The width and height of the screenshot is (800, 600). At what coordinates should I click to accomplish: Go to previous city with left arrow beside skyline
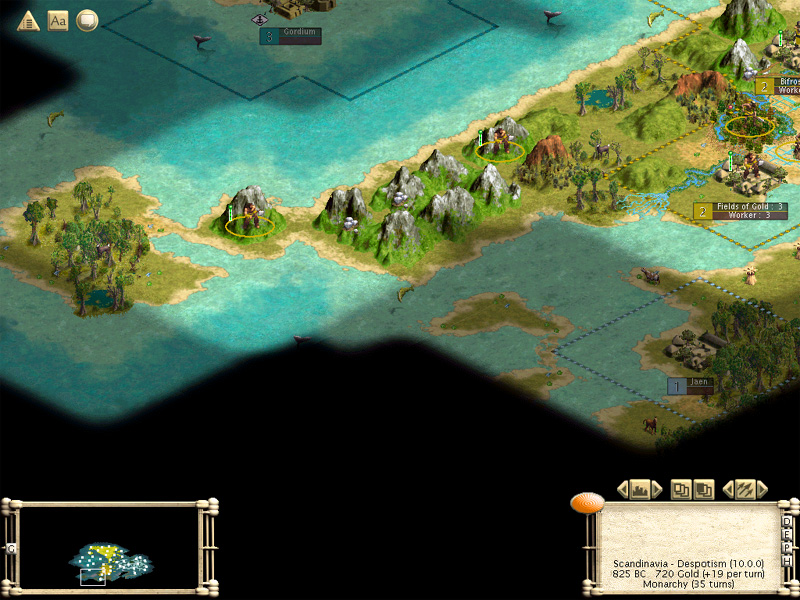tap(623, 489)
